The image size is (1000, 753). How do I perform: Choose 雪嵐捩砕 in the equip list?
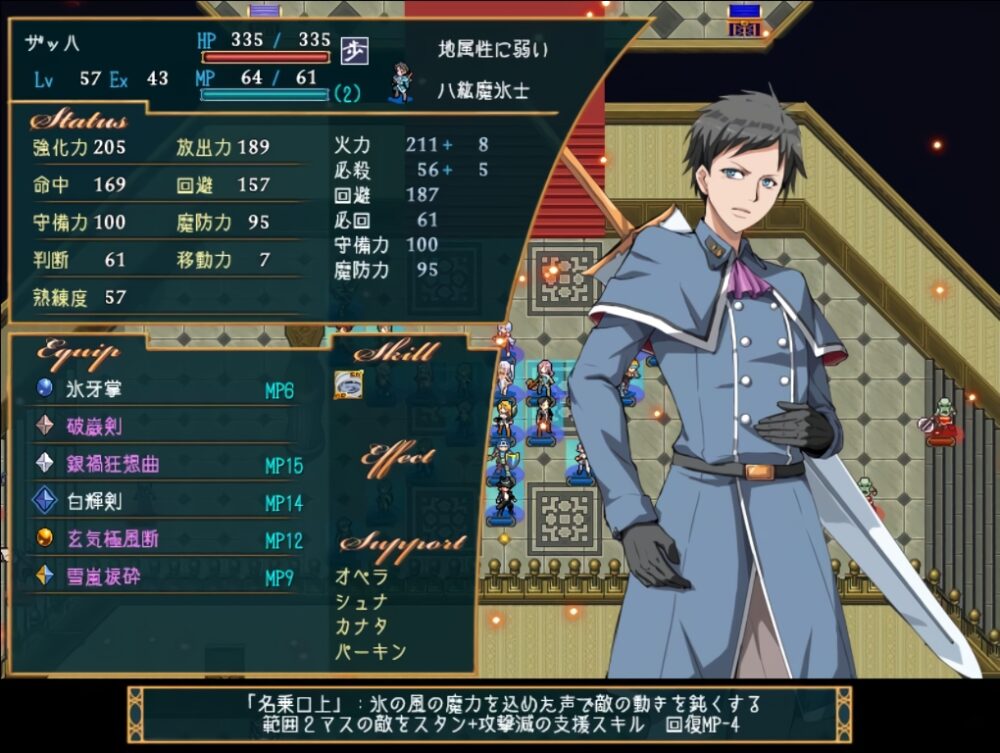click(103, 577)
